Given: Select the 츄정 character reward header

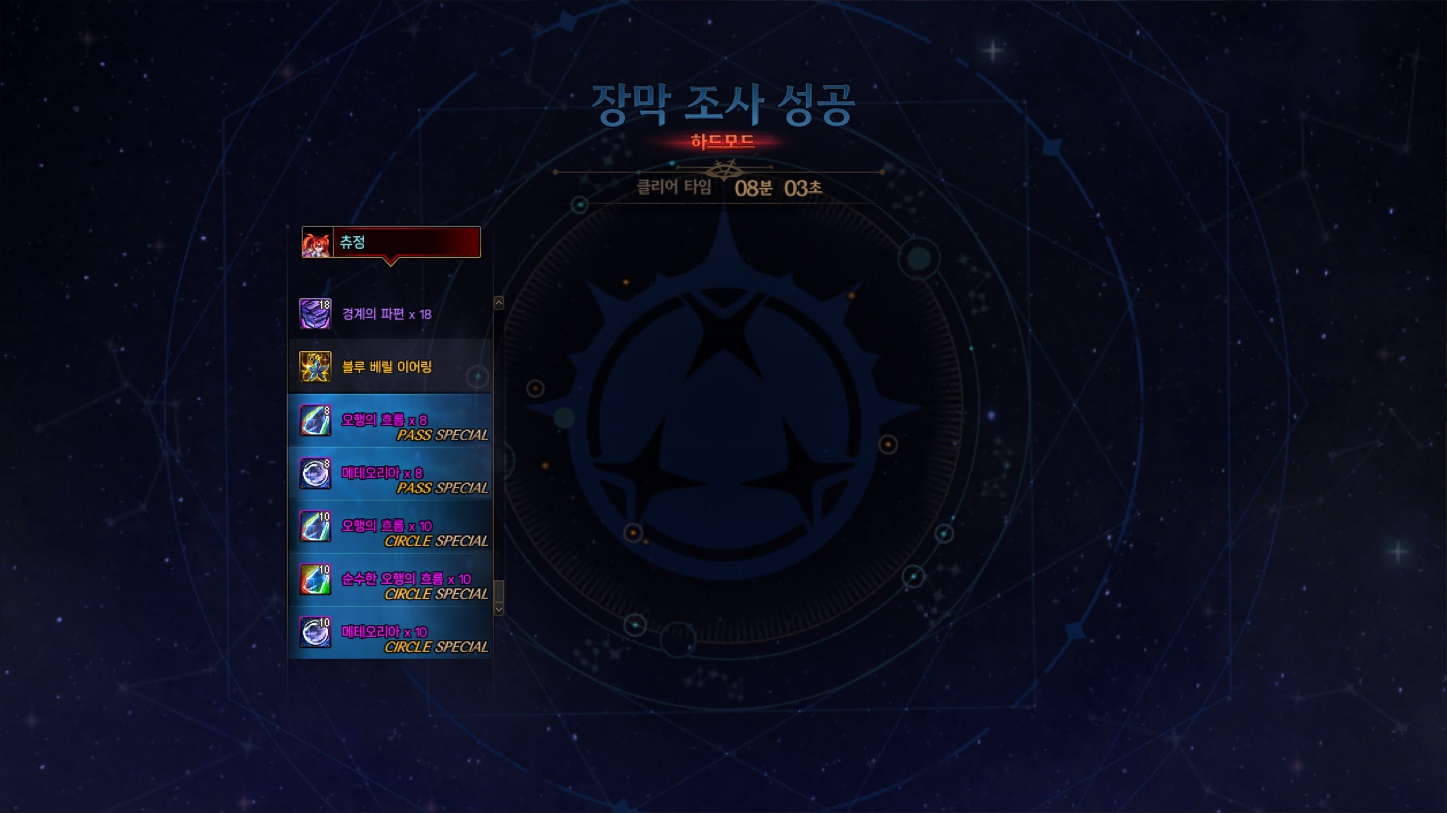Looking at the screenshot, I should [x=391, y=242].
